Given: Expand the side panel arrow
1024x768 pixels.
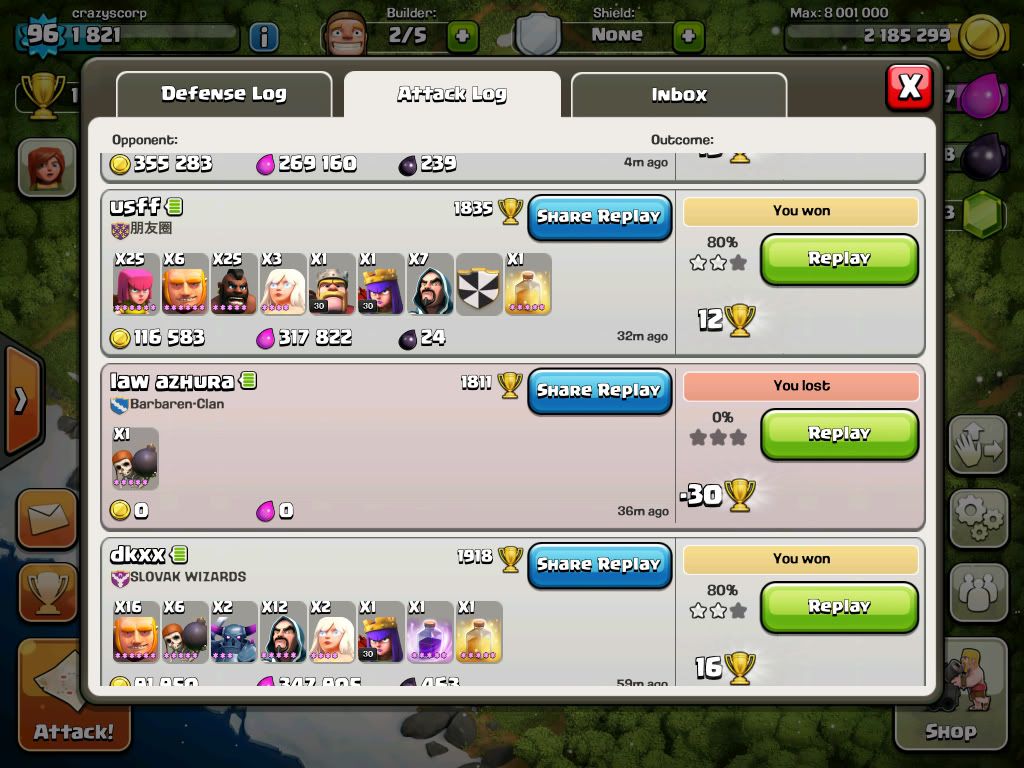Looking at the screenshot, I should coord(20,401).
